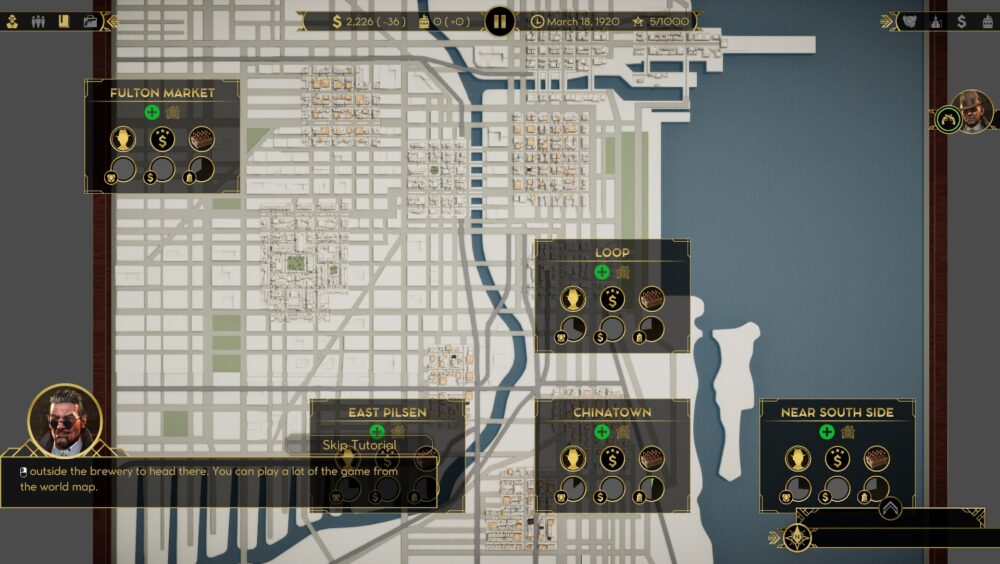Click green plus in Near South Side panel
1000x564 pixels.
coord(827,432)
